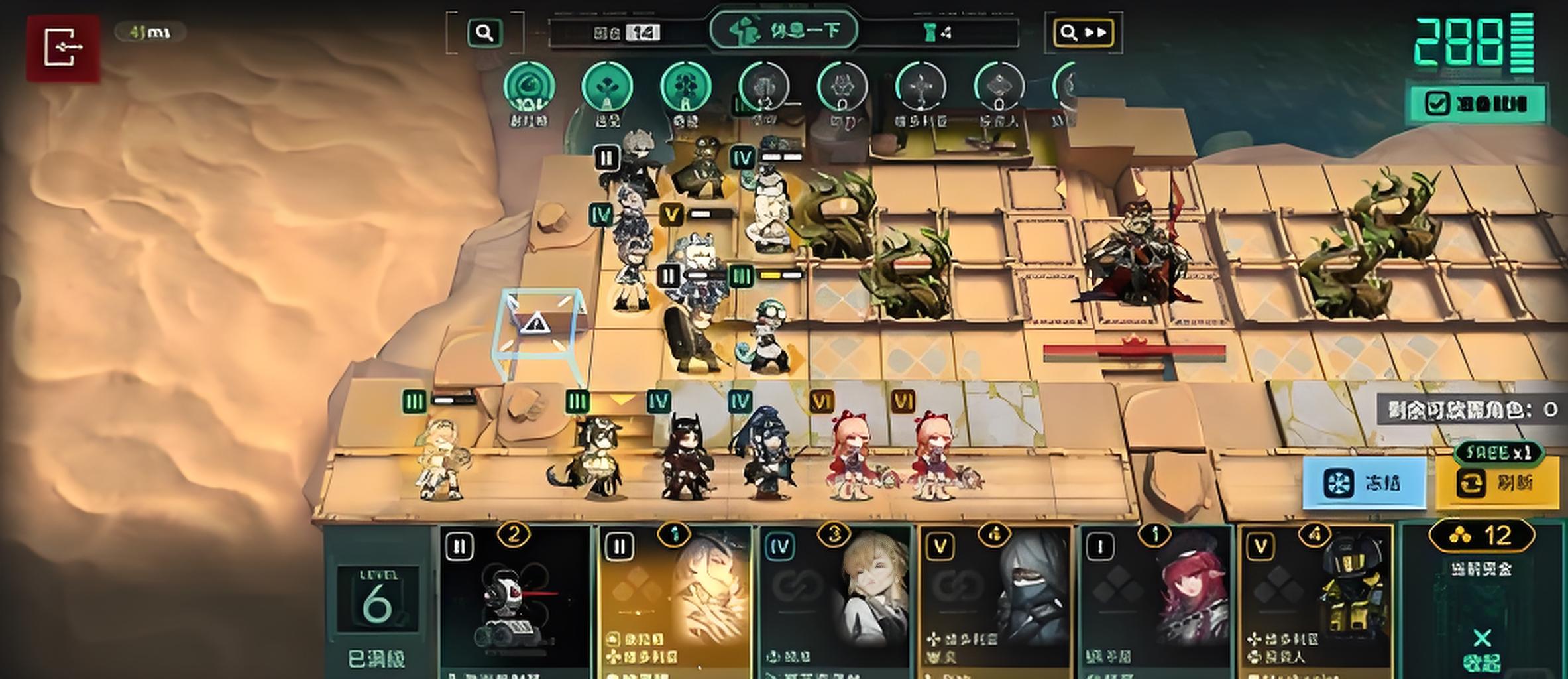Screen dimensions: 1568x679
Task: Open the magnifier search button
Action: [484, 32]
